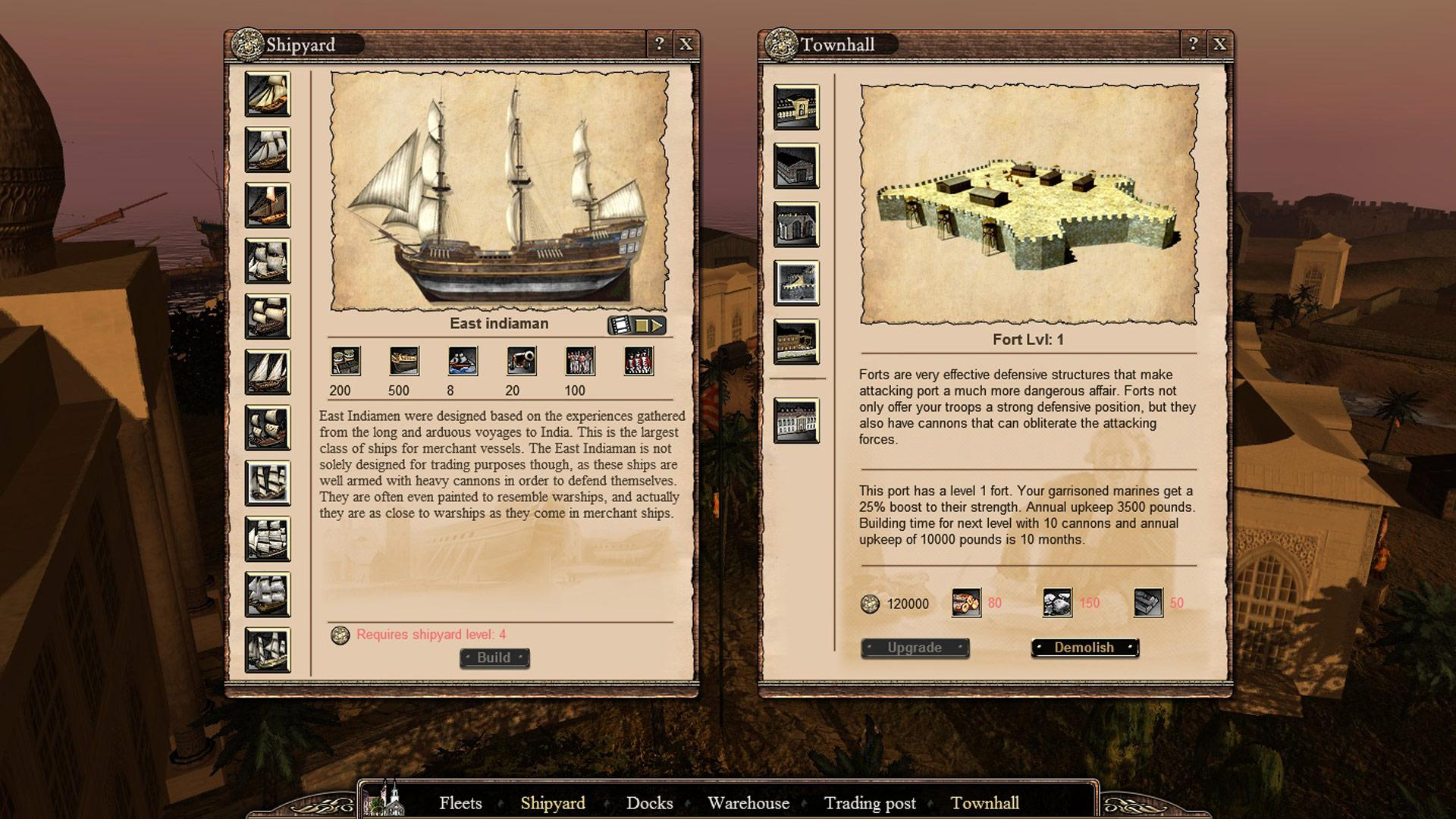Switch to the Fleets tab
Image resolution: width=1456 pixels, height=819 pixels.
pos(461,803)
